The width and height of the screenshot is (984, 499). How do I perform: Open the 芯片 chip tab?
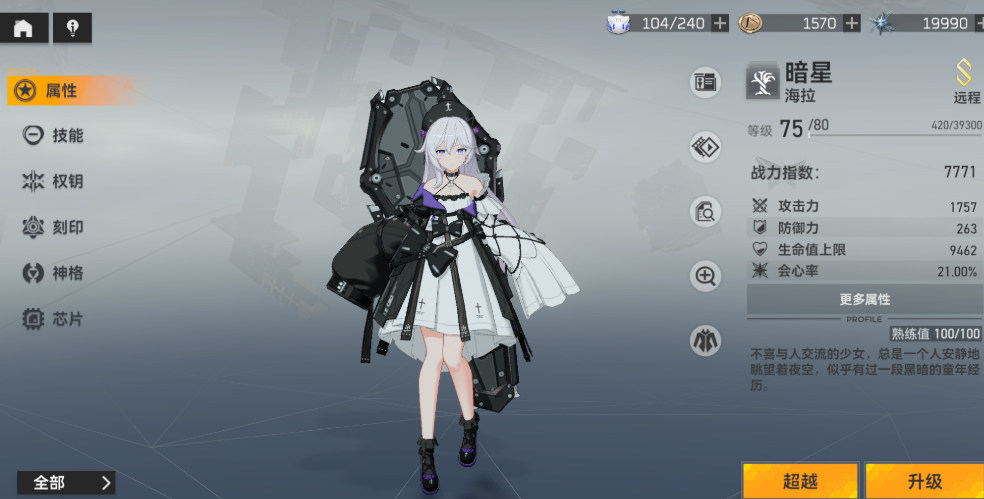click(55, 319)
